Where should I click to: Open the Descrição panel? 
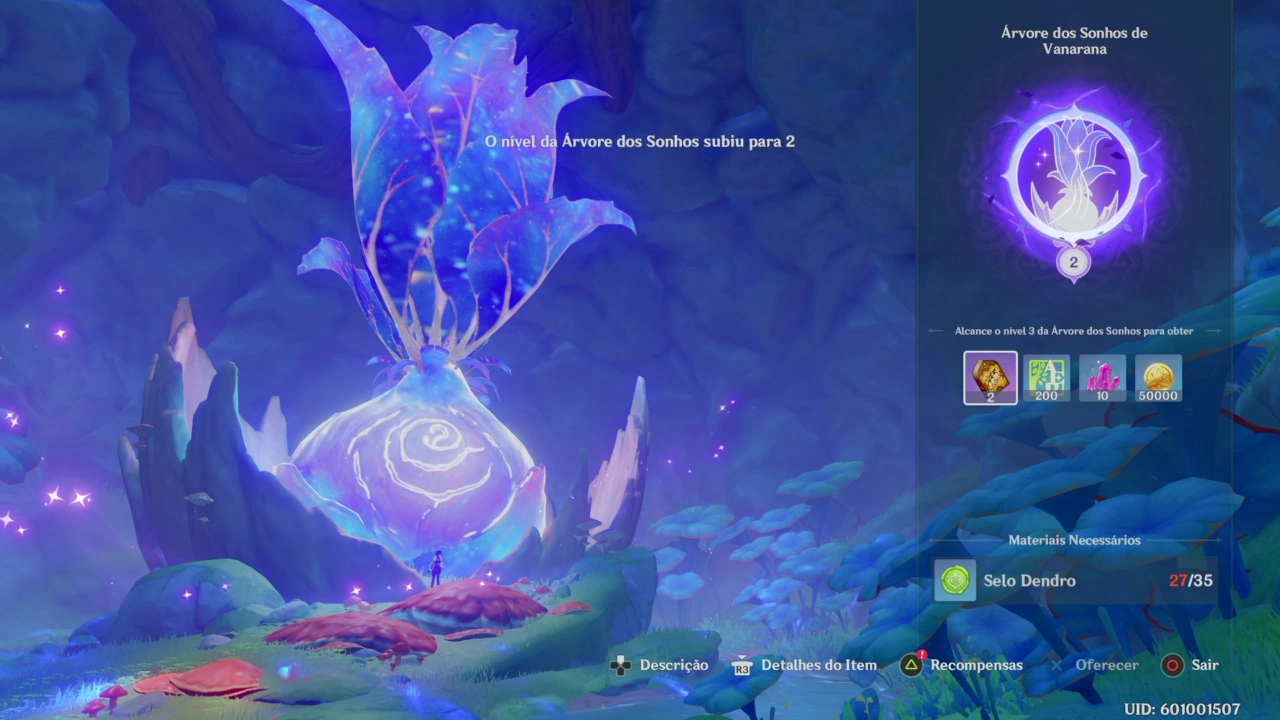click(x=673, y=665)
